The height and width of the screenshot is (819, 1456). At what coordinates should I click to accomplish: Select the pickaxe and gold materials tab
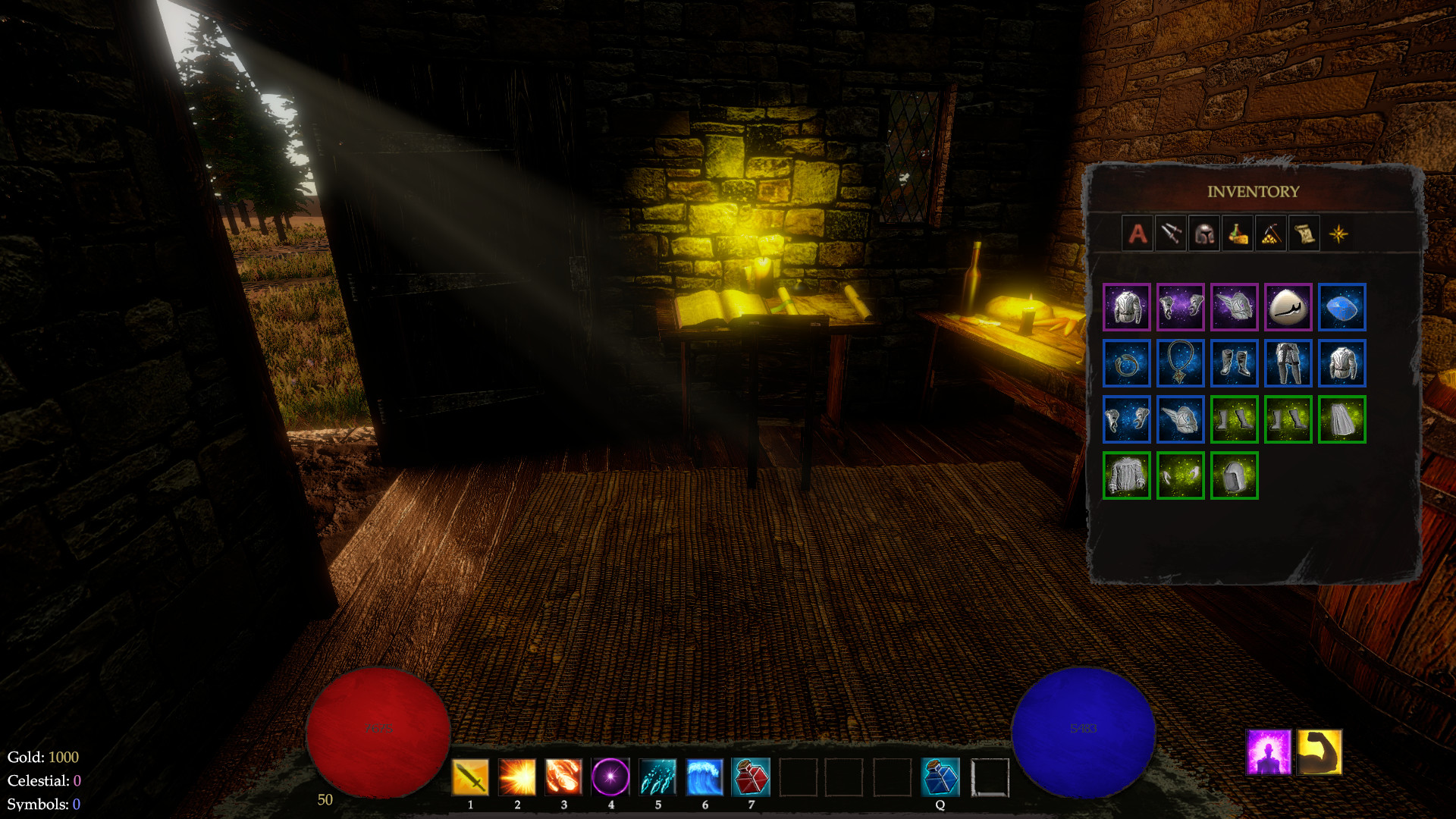click(x=1270, y=234)
